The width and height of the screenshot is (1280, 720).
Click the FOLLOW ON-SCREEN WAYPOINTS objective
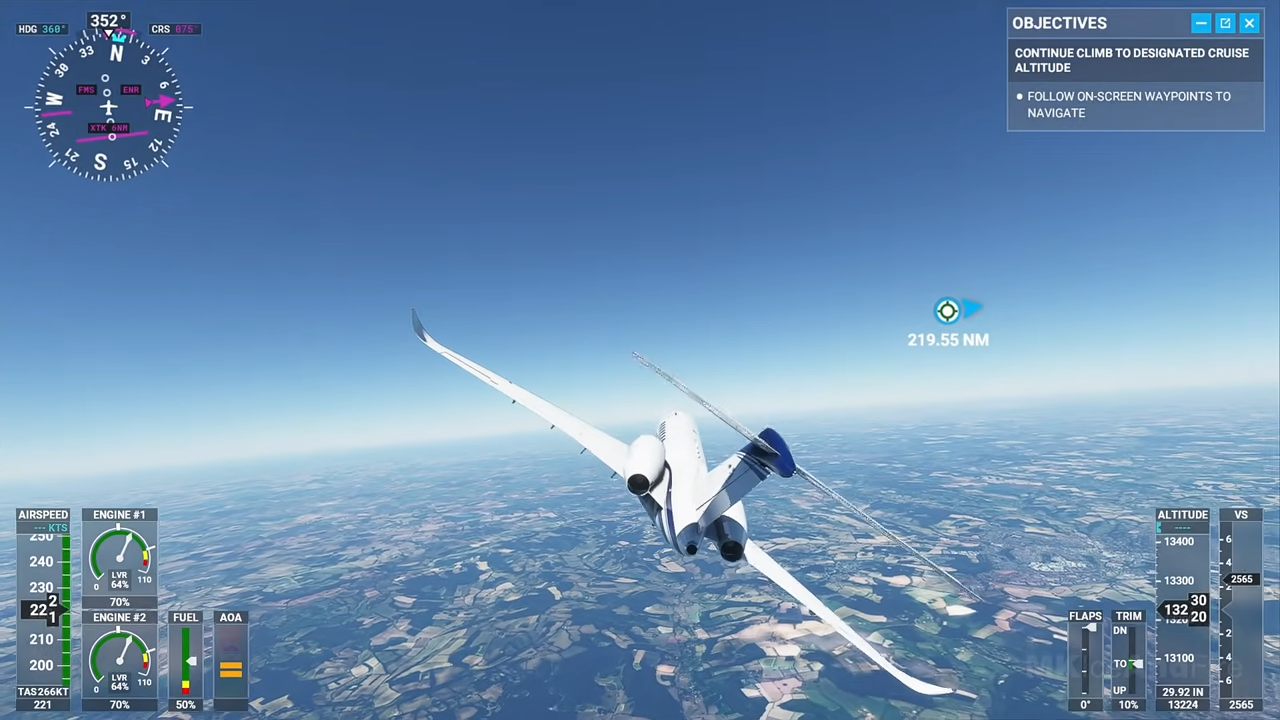click(1129, 104)
